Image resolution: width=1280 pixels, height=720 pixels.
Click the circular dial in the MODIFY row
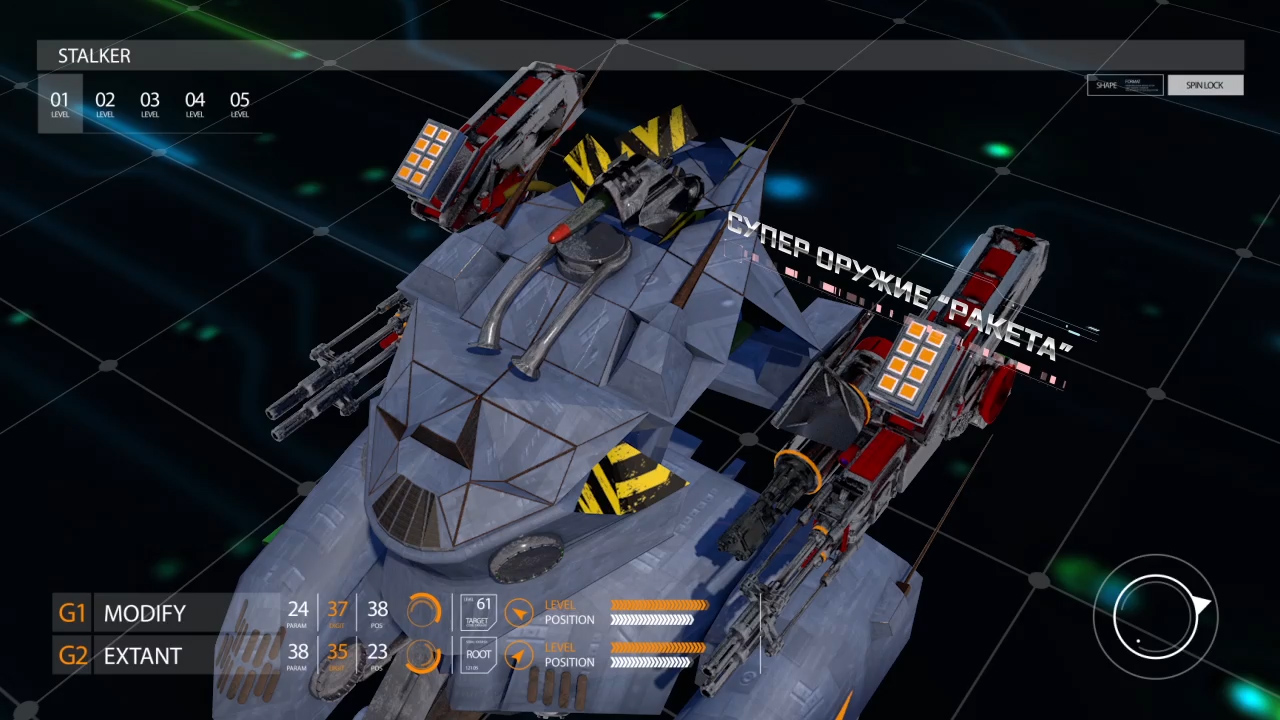[x=424, y=611]
